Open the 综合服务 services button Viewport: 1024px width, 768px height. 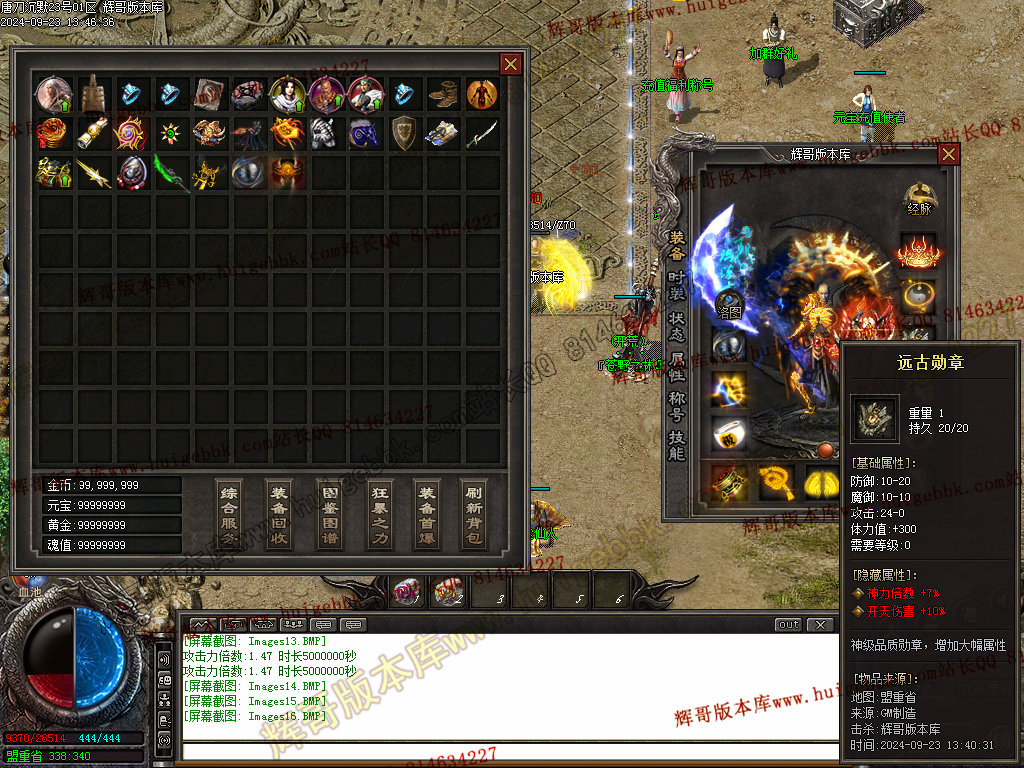coord(230,514)
